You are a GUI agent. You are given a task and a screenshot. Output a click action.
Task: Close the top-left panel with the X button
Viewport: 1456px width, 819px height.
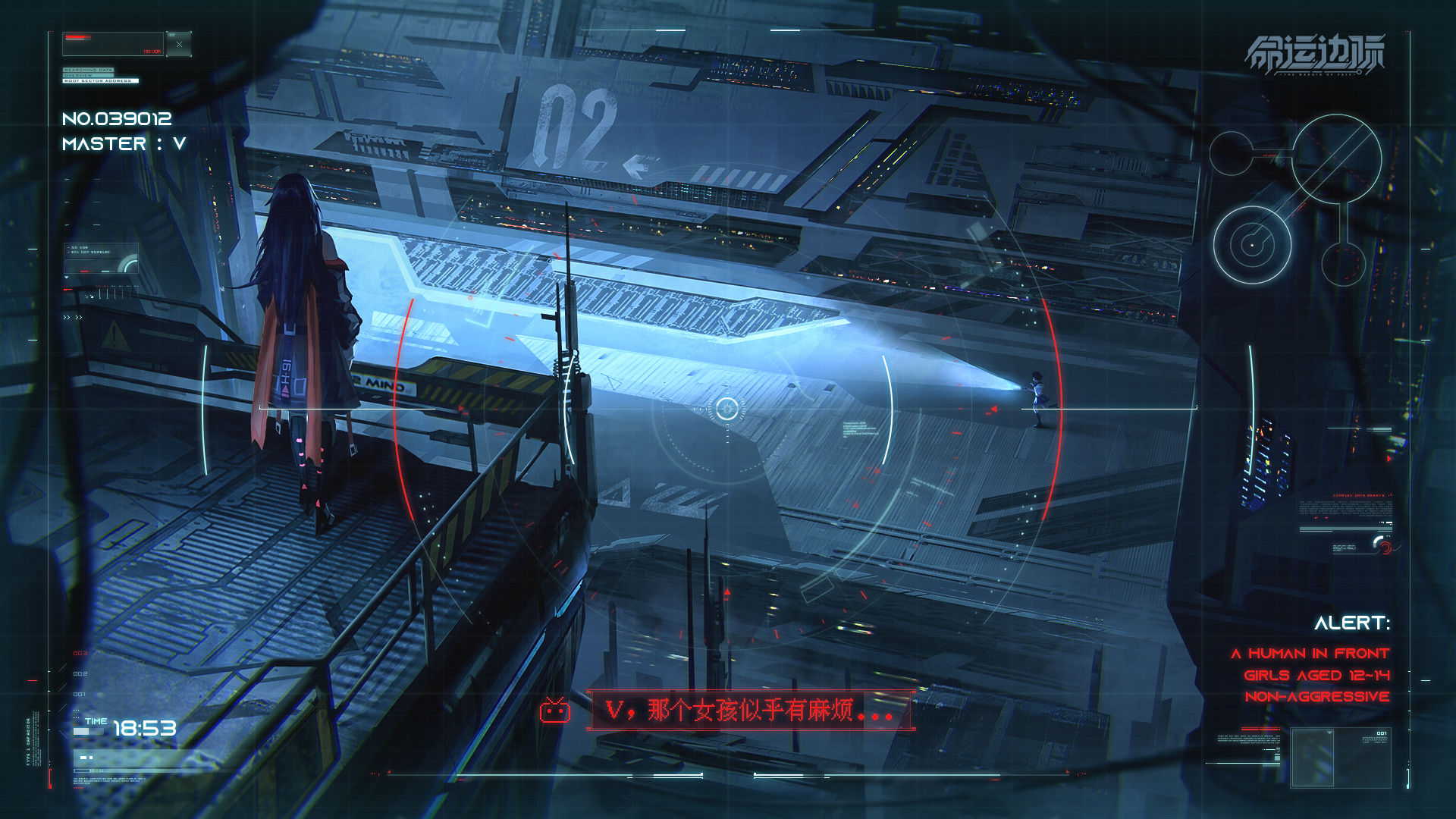[179, 44]
